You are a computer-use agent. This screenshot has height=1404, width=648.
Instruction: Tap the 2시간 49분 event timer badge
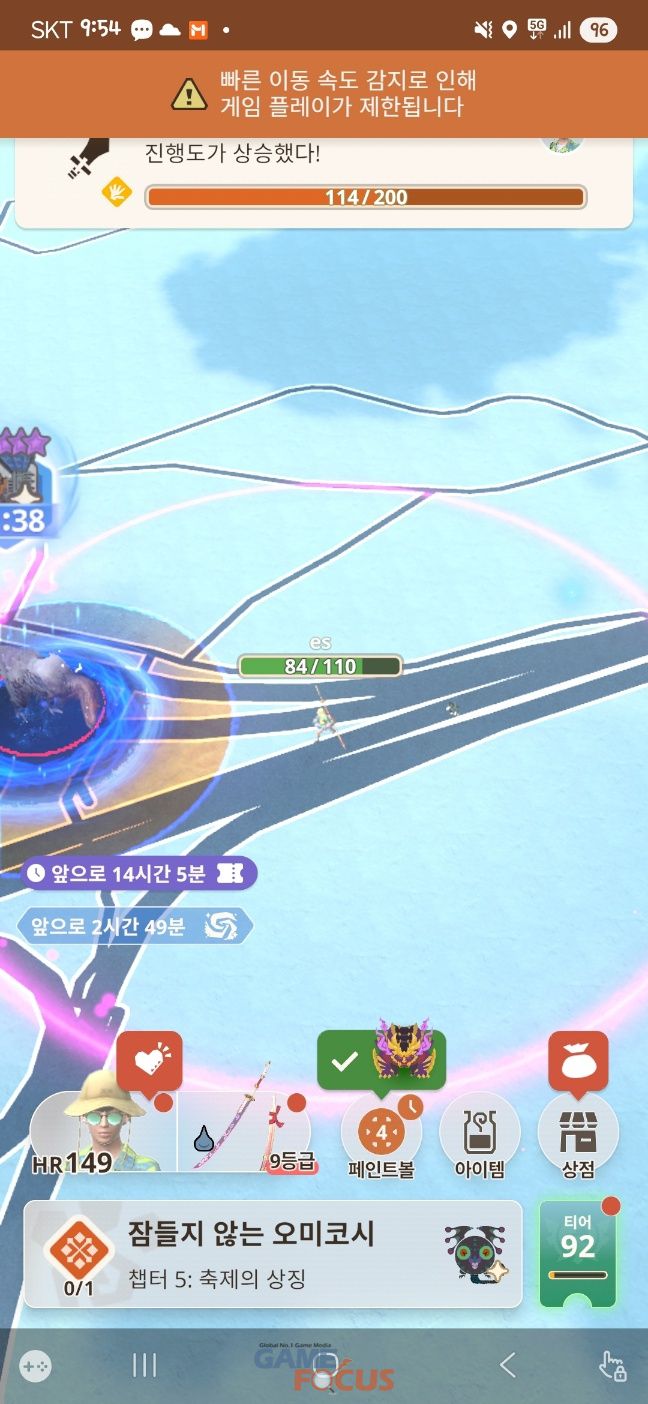[x=133, y=926]
